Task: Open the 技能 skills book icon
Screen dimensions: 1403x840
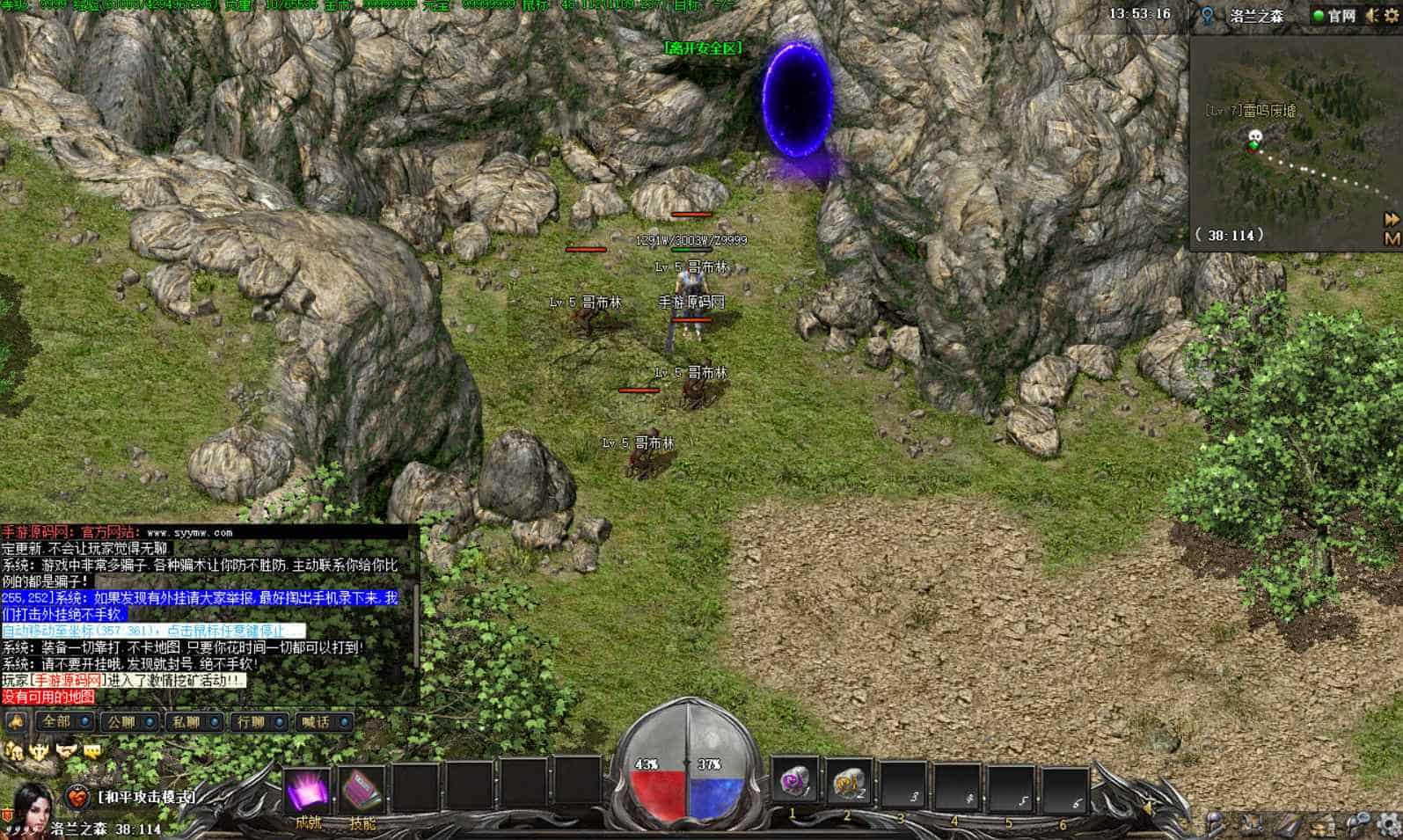Action: [x=362, y=791]
